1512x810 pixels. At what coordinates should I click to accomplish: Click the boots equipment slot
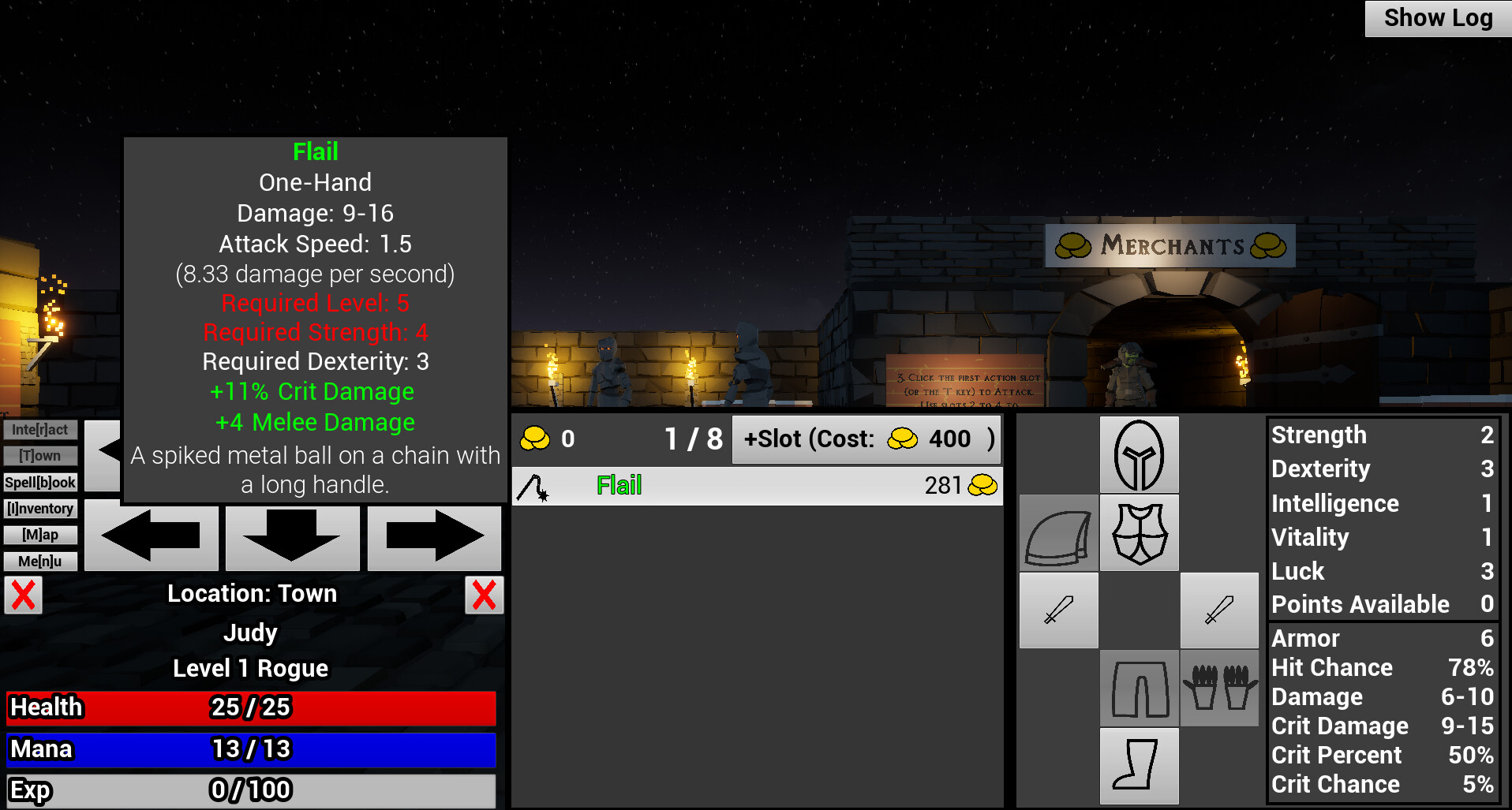coord(1139,766)
